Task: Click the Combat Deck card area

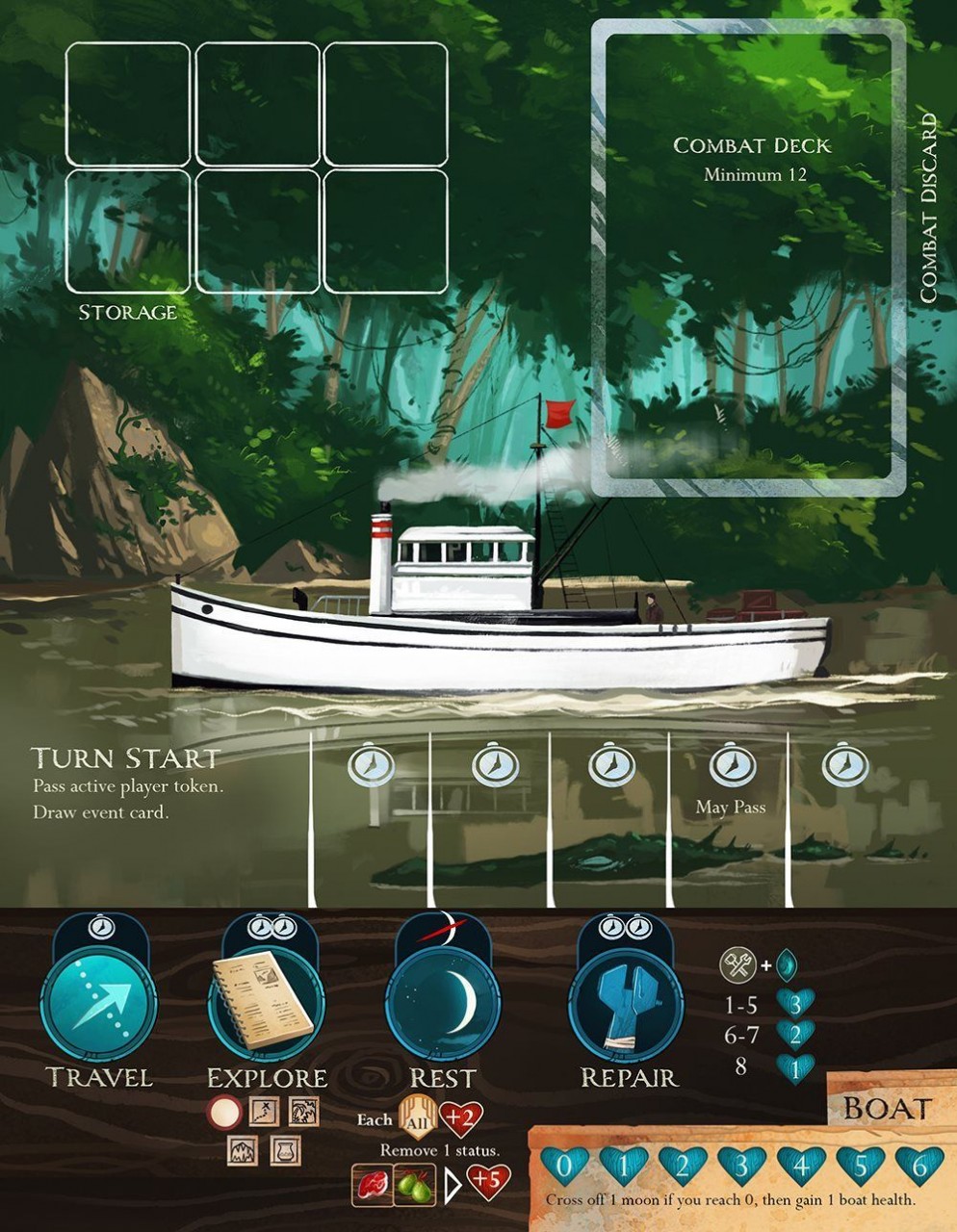Action: click(749, 258)
